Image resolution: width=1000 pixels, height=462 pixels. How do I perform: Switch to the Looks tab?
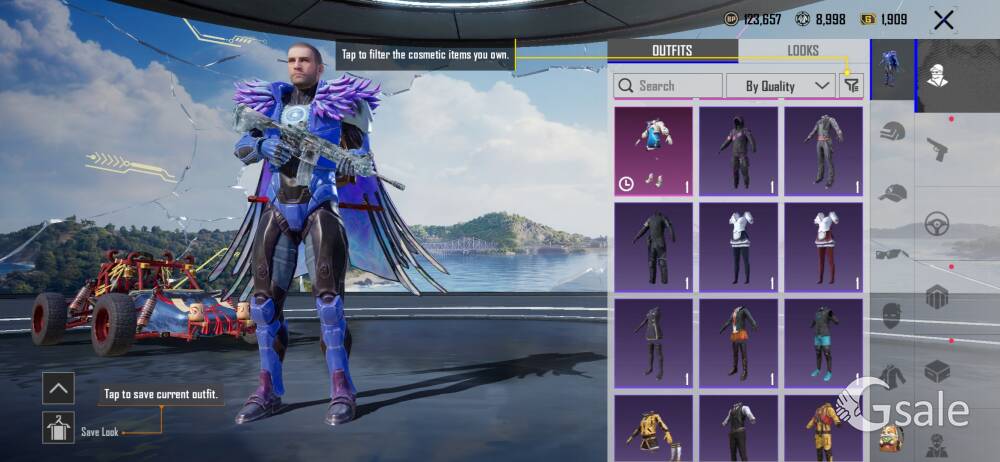[x=802, y=51]
